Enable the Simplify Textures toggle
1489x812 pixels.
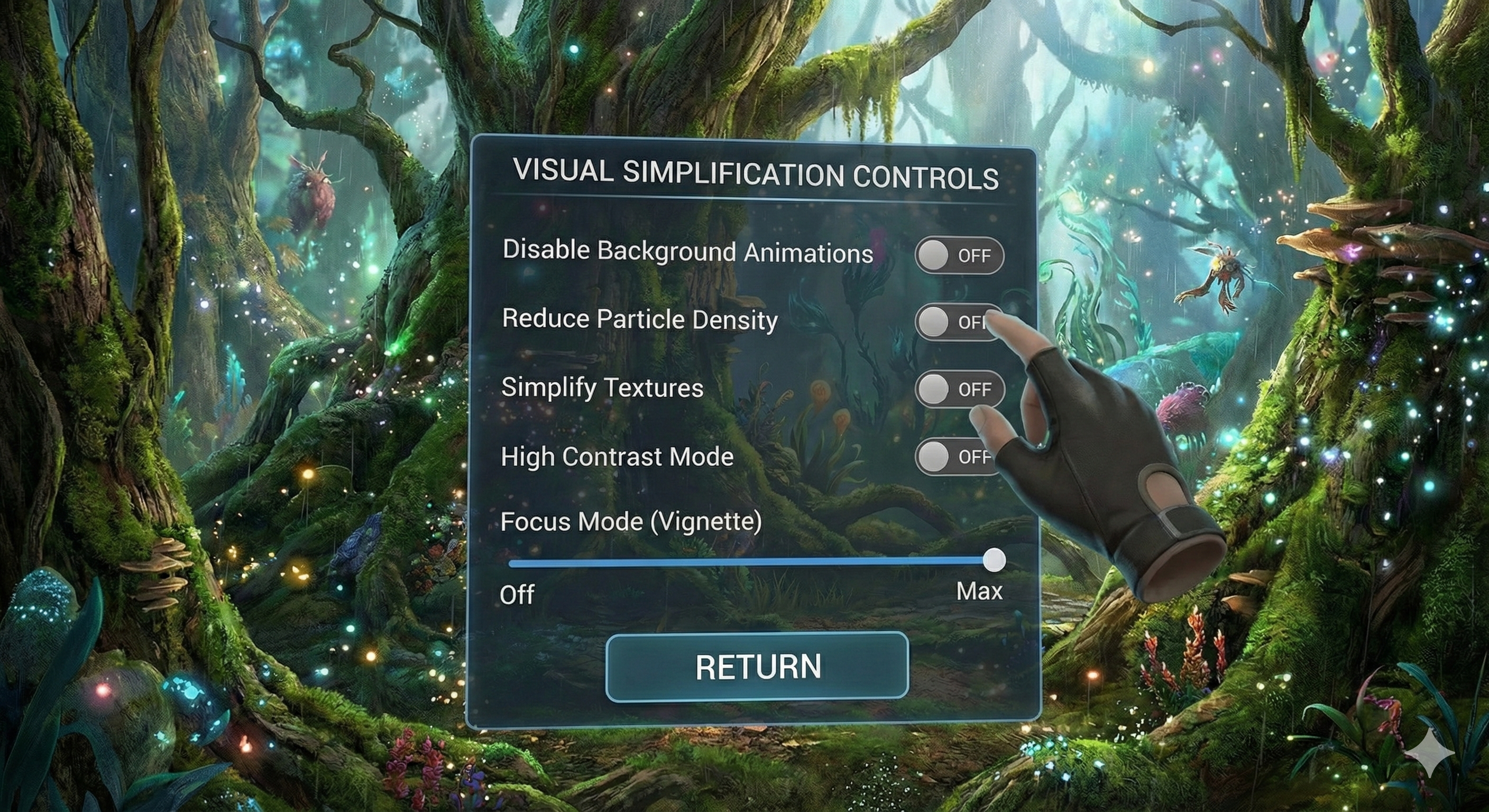pyautogui.click(x=959, y=389)
